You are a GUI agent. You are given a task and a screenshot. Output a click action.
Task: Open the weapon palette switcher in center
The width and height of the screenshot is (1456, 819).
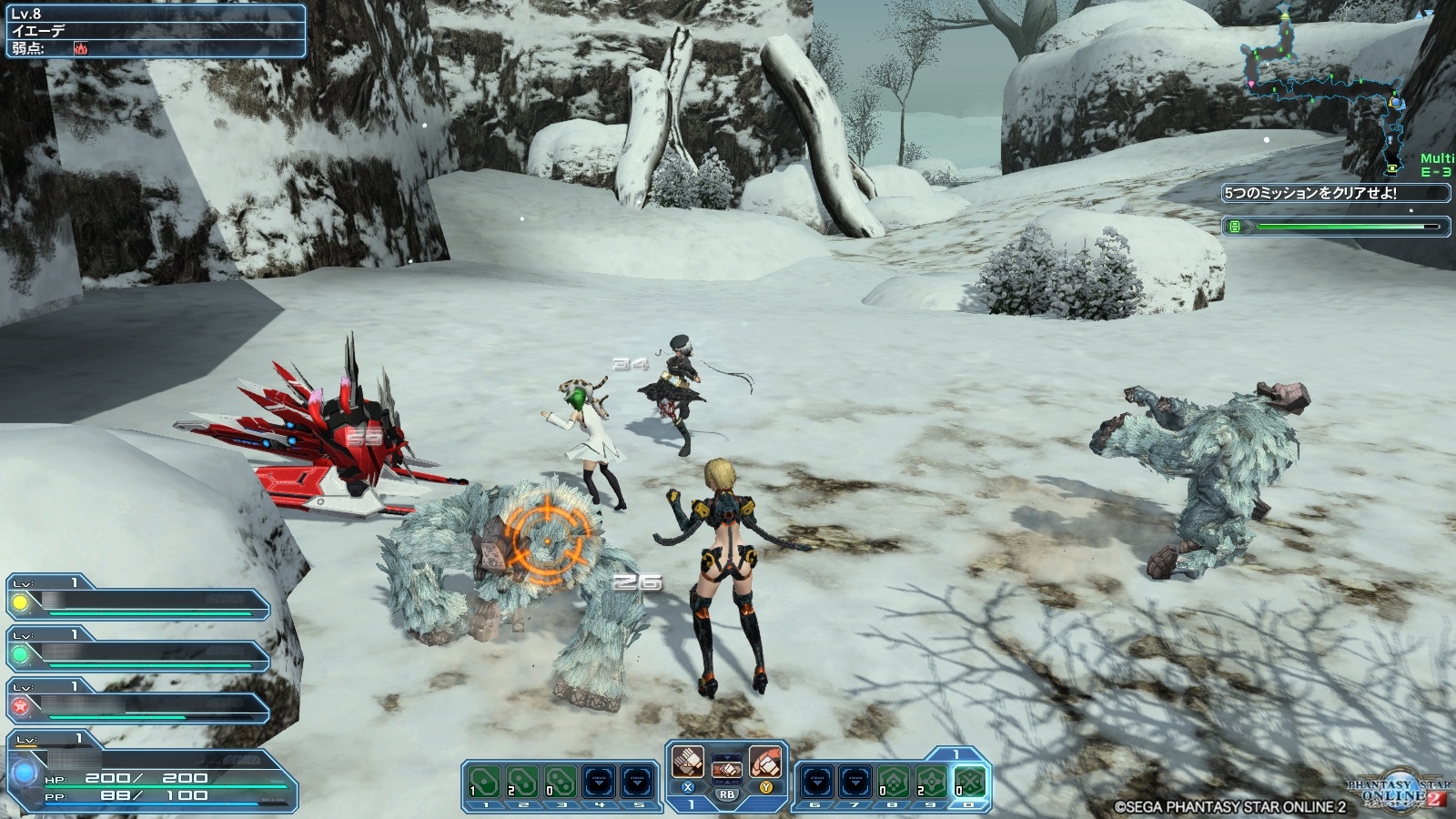pyautogui.click(x=726, y=770)
